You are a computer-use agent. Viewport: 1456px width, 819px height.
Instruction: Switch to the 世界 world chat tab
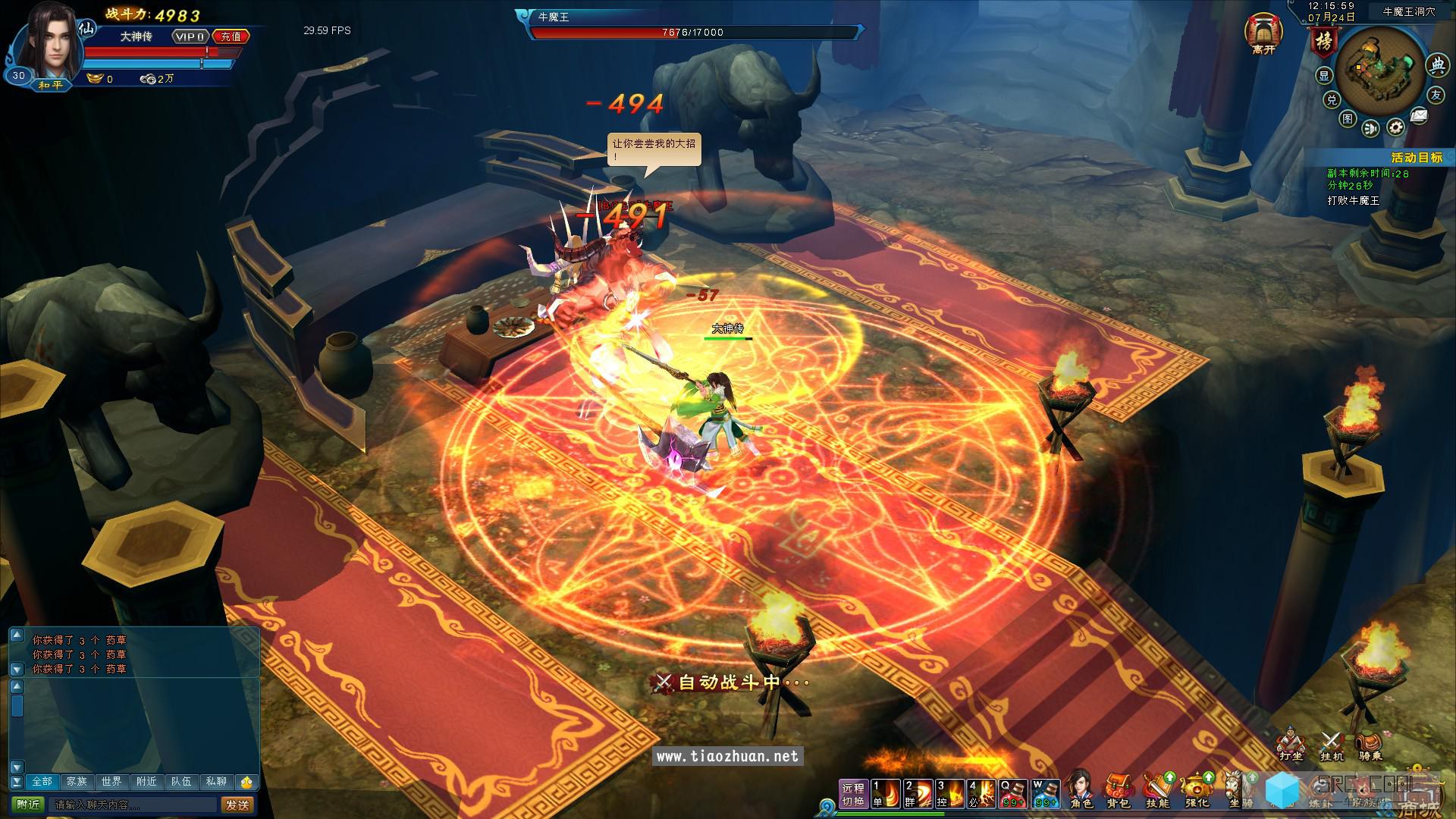tap(111, 781)
